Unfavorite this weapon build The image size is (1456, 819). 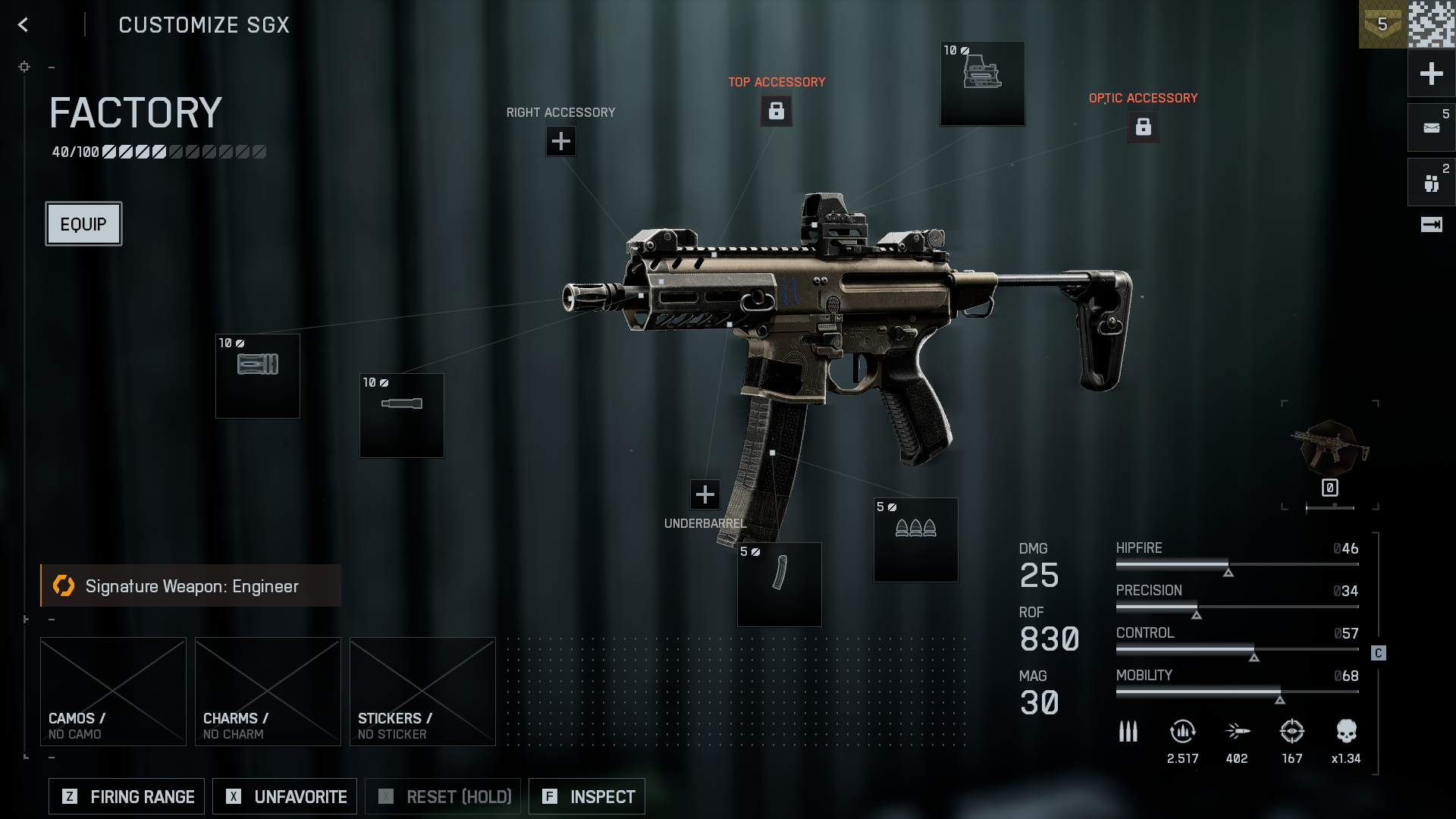284,796
